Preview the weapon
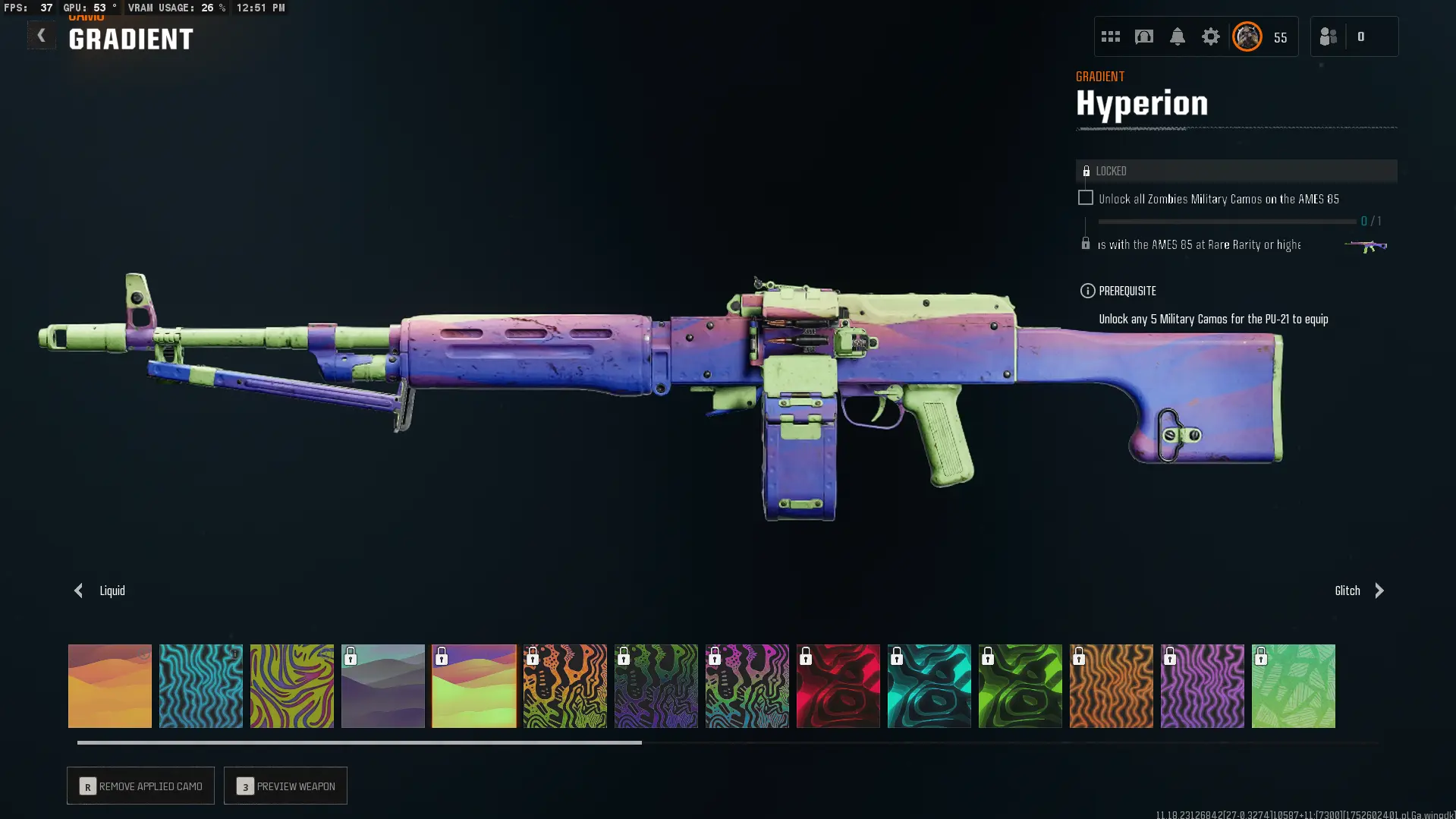Viewport: 1456px width, 819px height. 285,786
